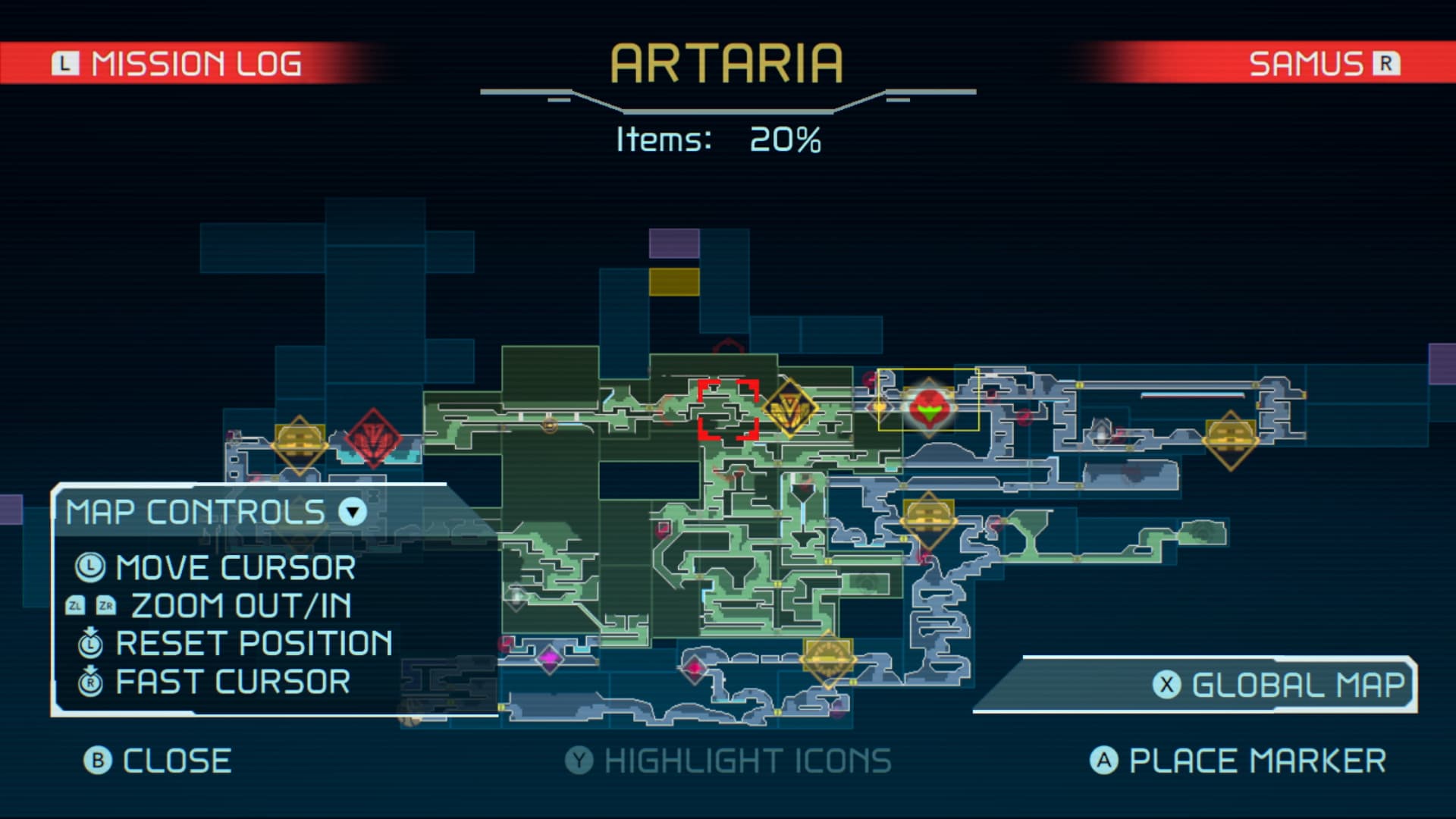Click the red diamond map marker
Screen dimensions: 1456x819
coord(373,438)
